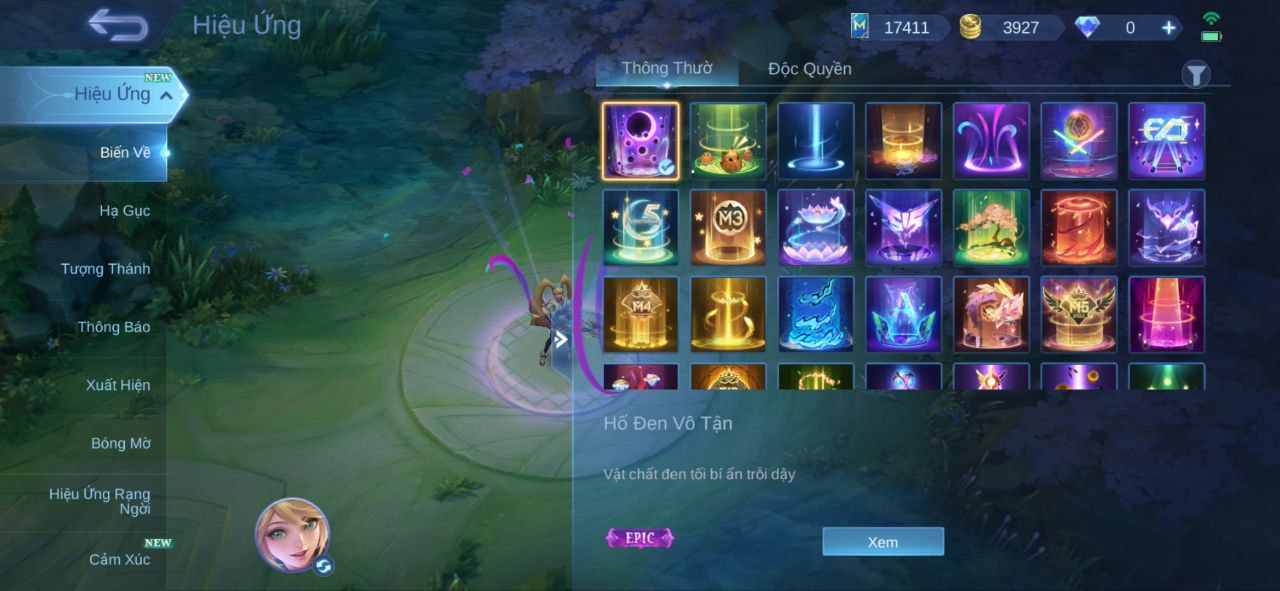Select the Biến Về menu entry
Image resolution: width=1280 pixels, height=591 pixels.
click(x=125, y=153)
